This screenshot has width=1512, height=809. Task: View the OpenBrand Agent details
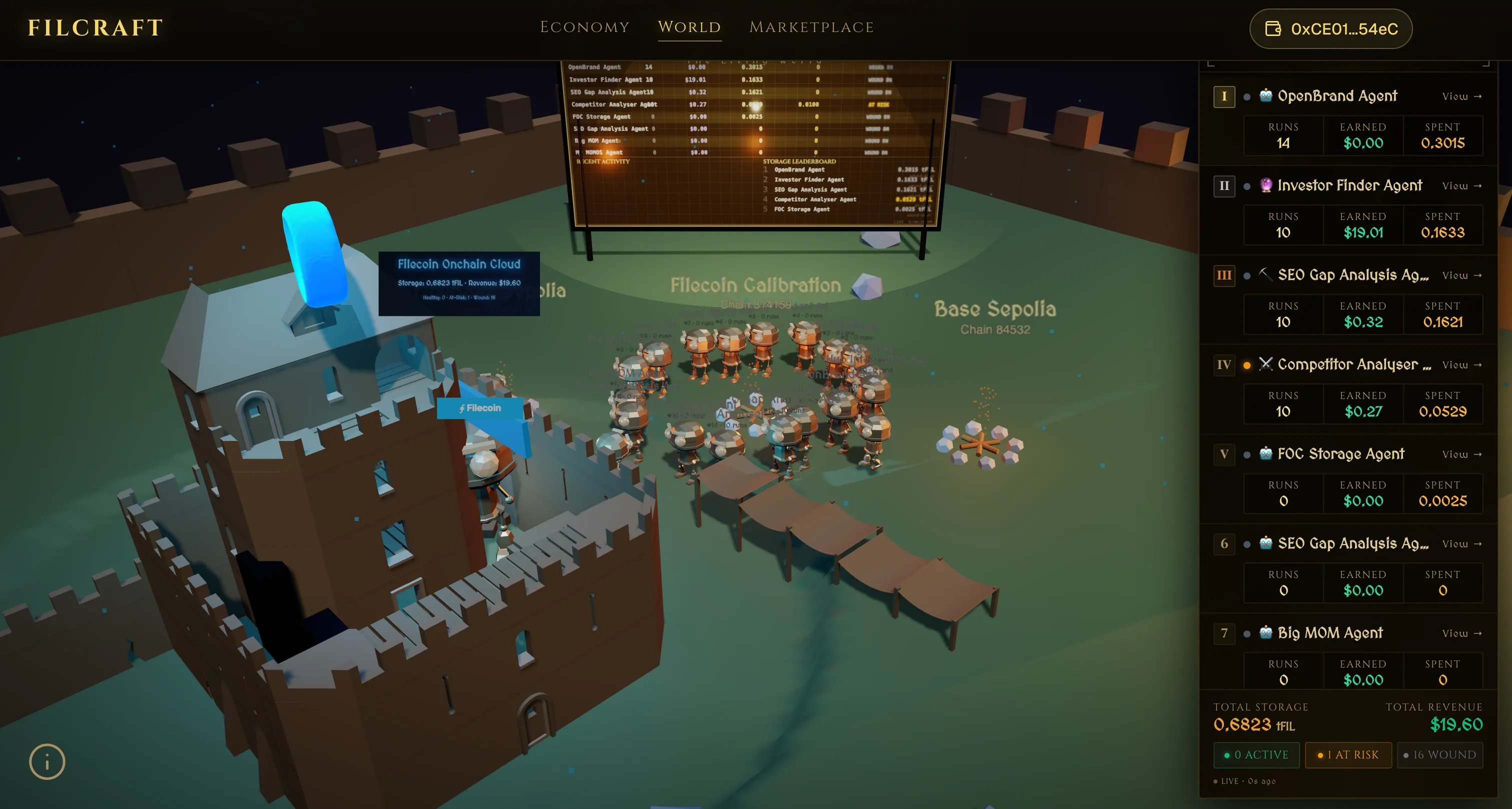pos(1461,96)
